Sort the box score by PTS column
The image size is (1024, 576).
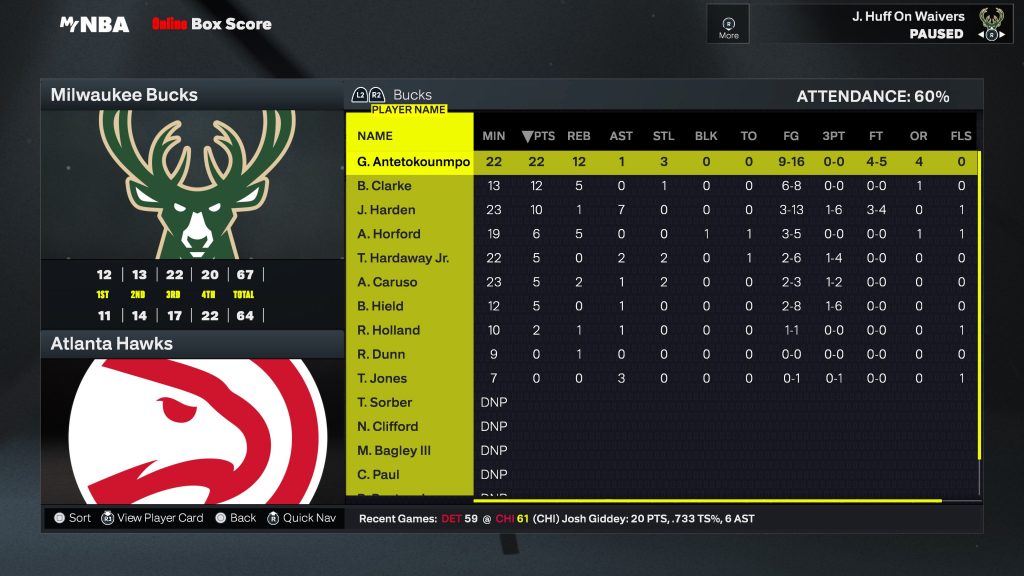[537, 136]
